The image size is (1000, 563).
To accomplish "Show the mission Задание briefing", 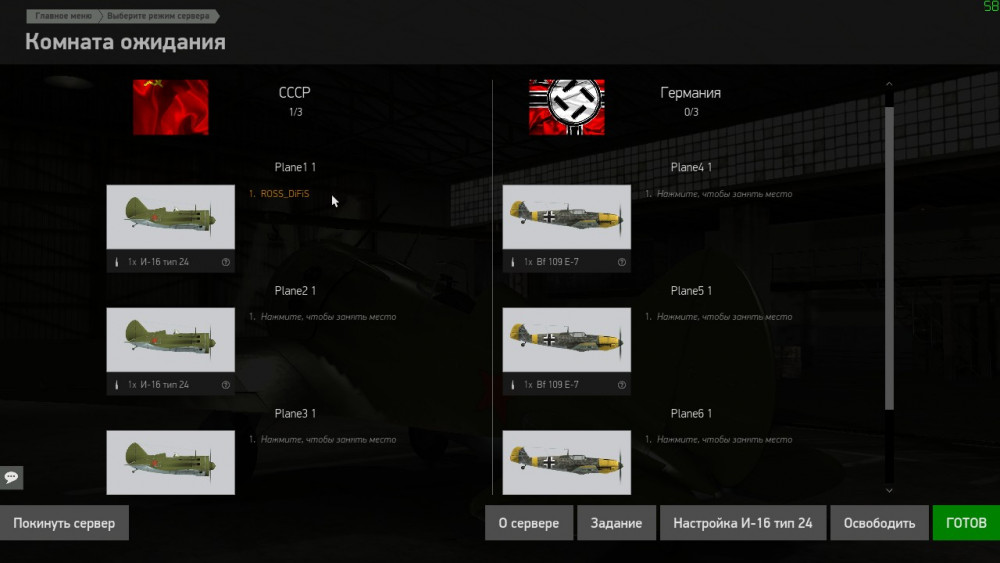I will (x=617, y=523).
